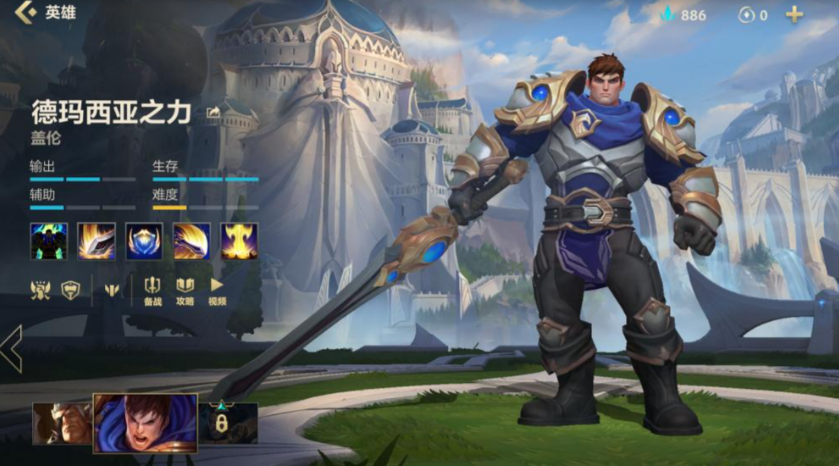Click the shield role icon
The height and width of the screenshot is (466, 839).
click(x=70, y=290)
